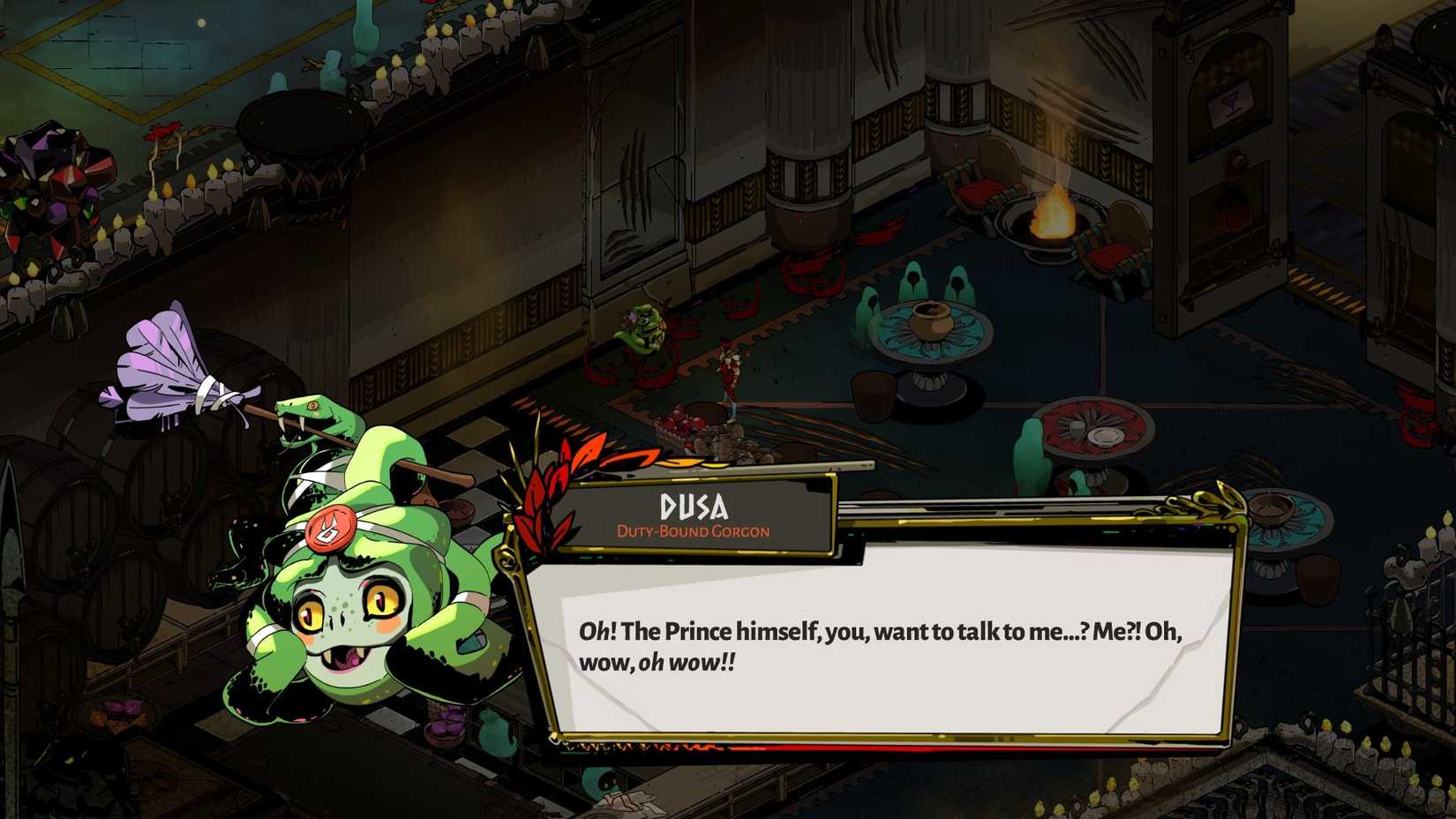Click the DUSA nameplate banner

click(693, 506)
